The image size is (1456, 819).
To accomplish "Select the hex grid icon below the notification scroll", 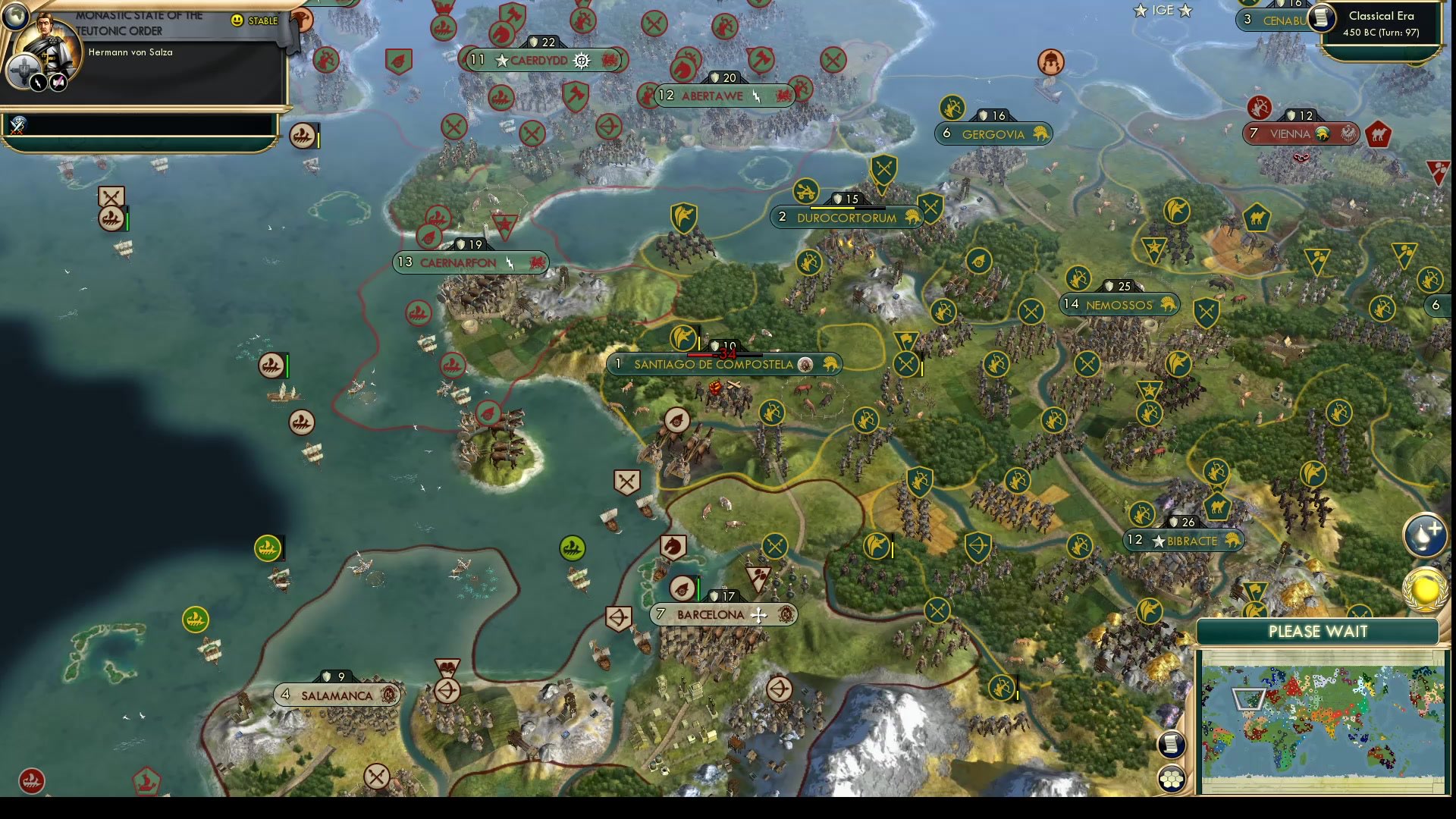I will pos(1172,777).
